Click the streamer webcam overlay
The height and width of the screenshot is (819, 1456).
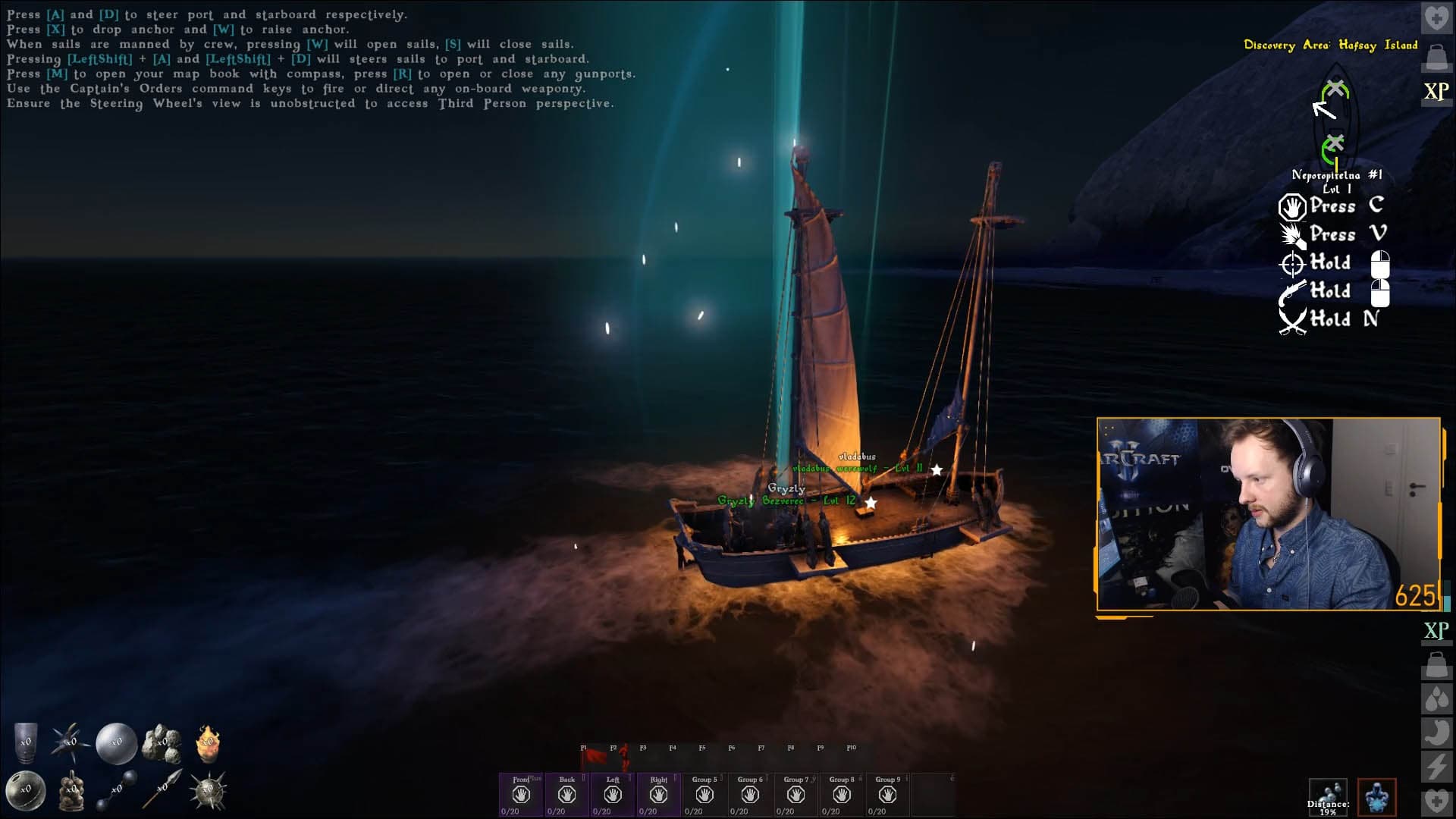[1268, 514]
